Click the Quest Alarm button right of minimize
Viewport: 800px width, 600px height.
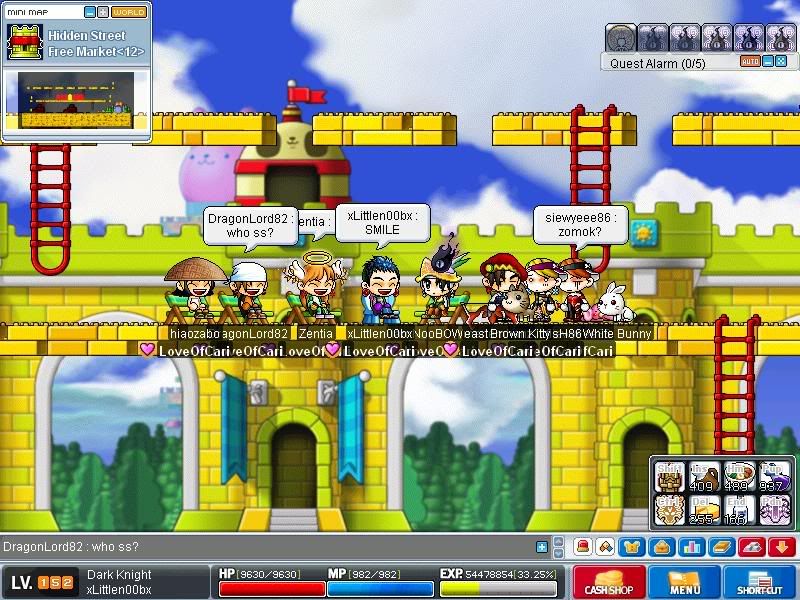(x=781, y=62)
